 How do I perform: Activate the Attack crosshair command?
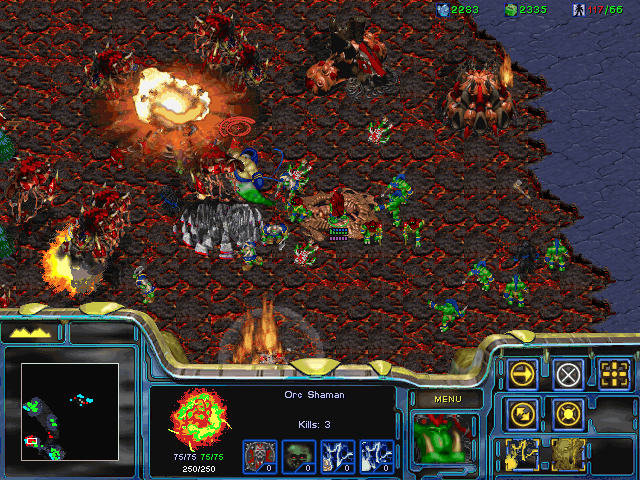tap(614, 374)
